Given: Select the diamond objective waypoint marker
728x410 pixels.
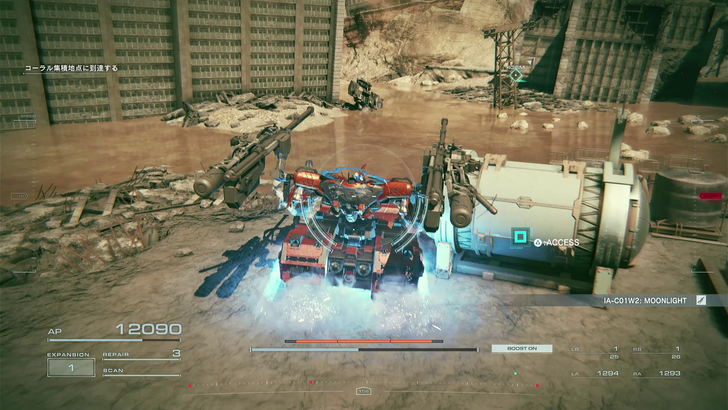Looking at the screenshot, I should click(x=515, y=73).
